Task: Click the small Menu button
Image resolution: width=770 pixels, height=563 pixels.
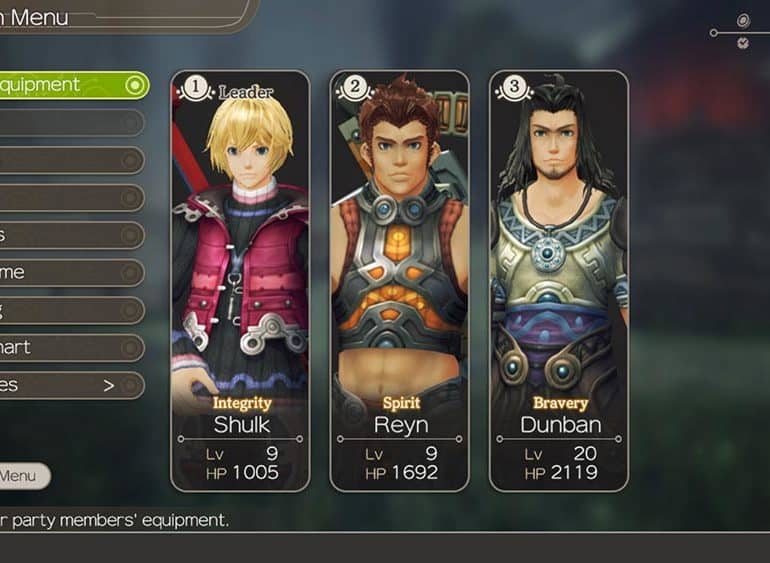Action: click(x=22, y=476)
